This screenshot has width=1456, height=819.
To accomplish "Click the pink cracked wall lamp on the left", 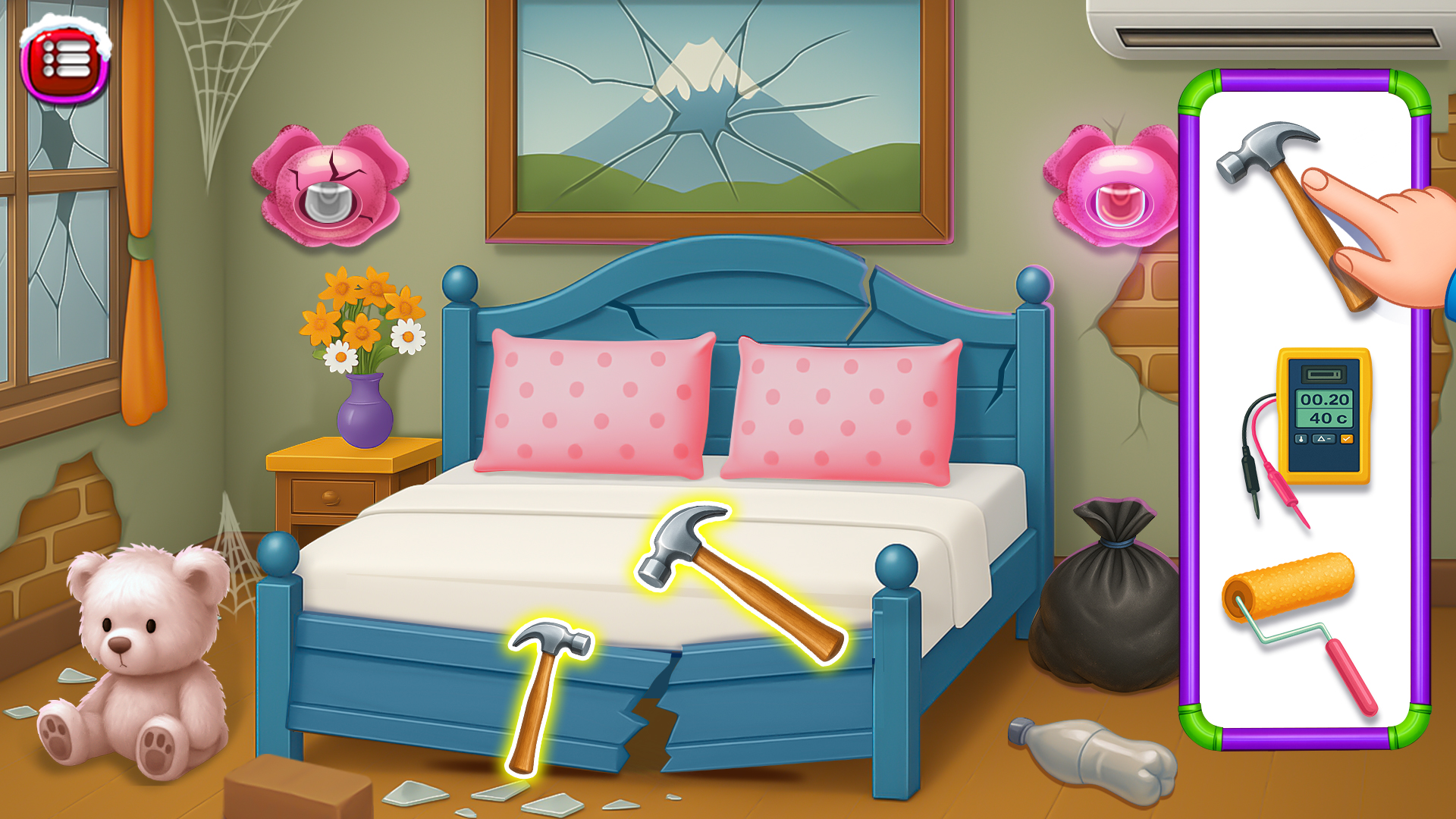I will [x=330, y=182].
